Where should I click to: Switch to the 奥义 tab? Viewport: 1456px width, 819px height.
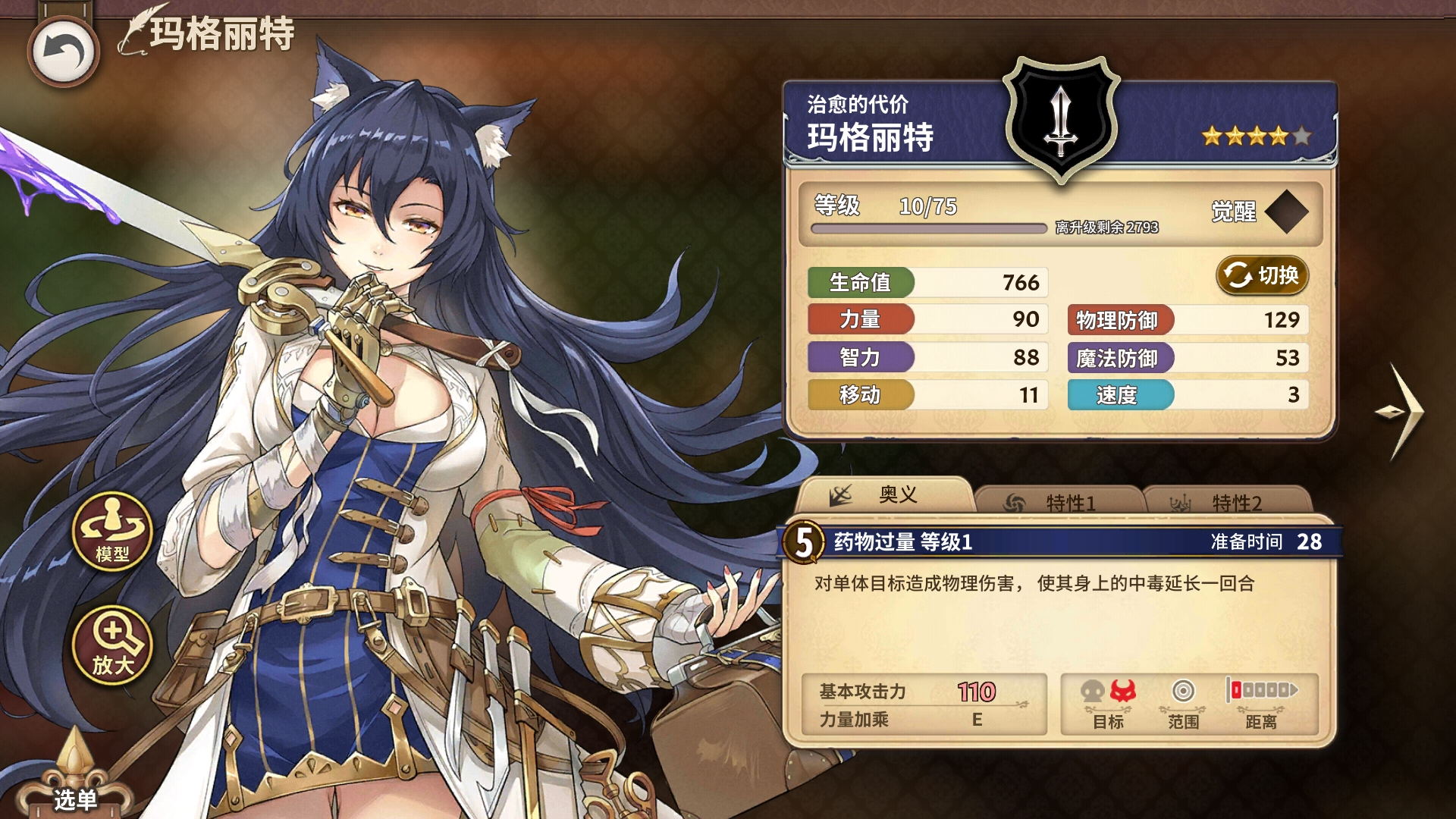pyautogui.click(x=884, y=496)
